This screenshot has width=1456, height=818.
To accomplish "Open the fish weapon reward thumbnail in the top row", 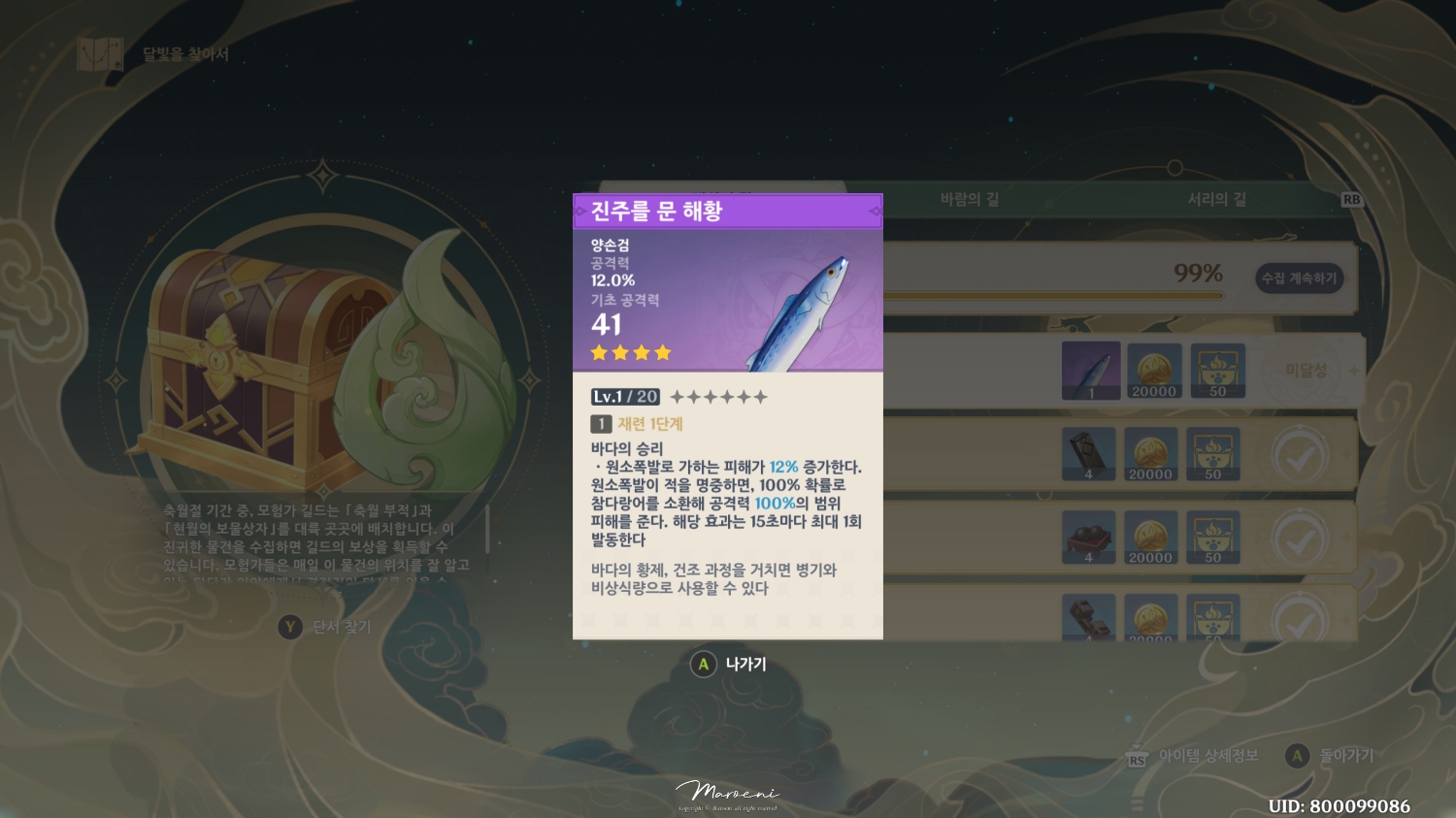I will [x=1091, y=371].
